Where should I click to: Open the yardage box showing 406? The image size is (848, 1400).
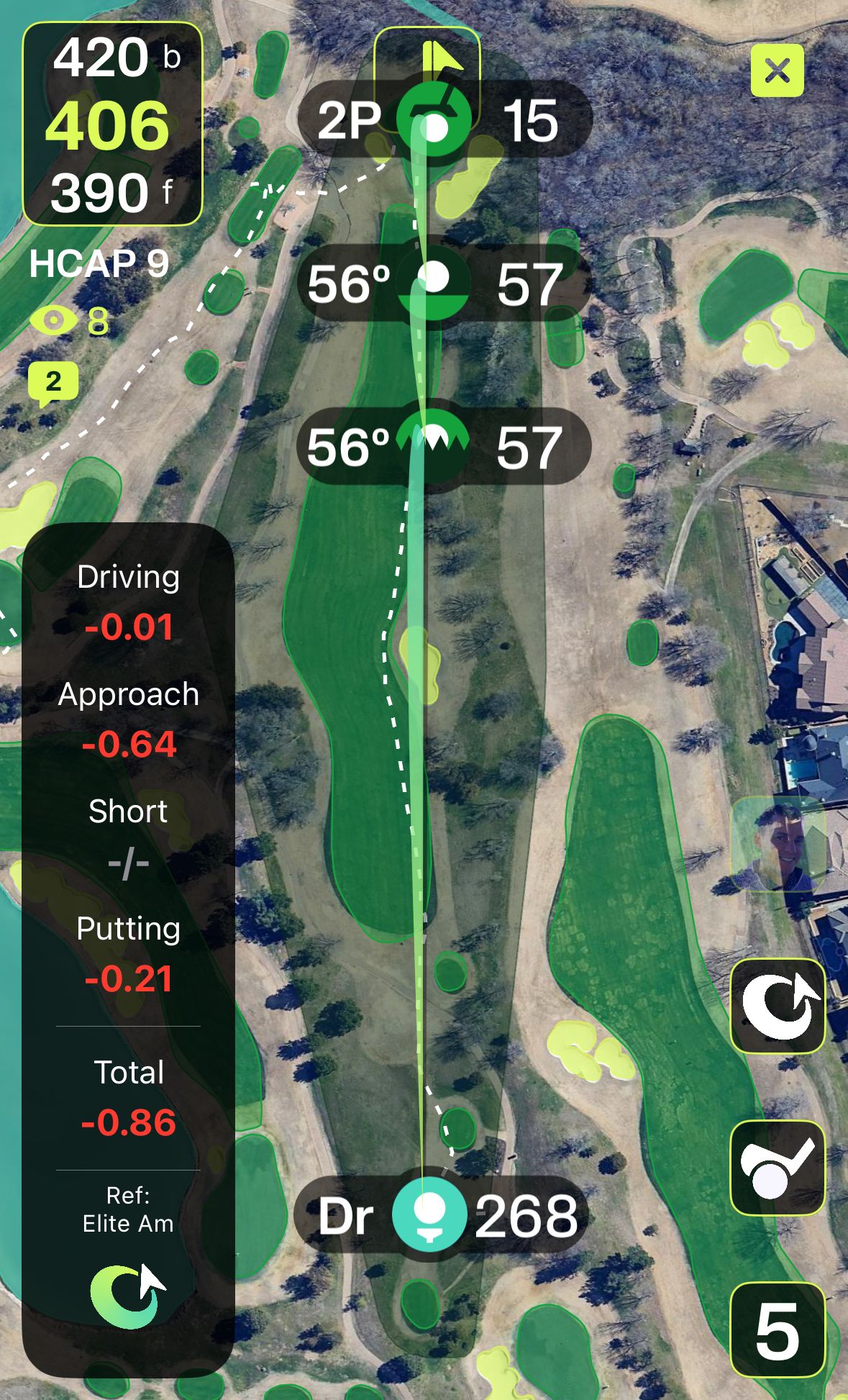click(113, 124)
